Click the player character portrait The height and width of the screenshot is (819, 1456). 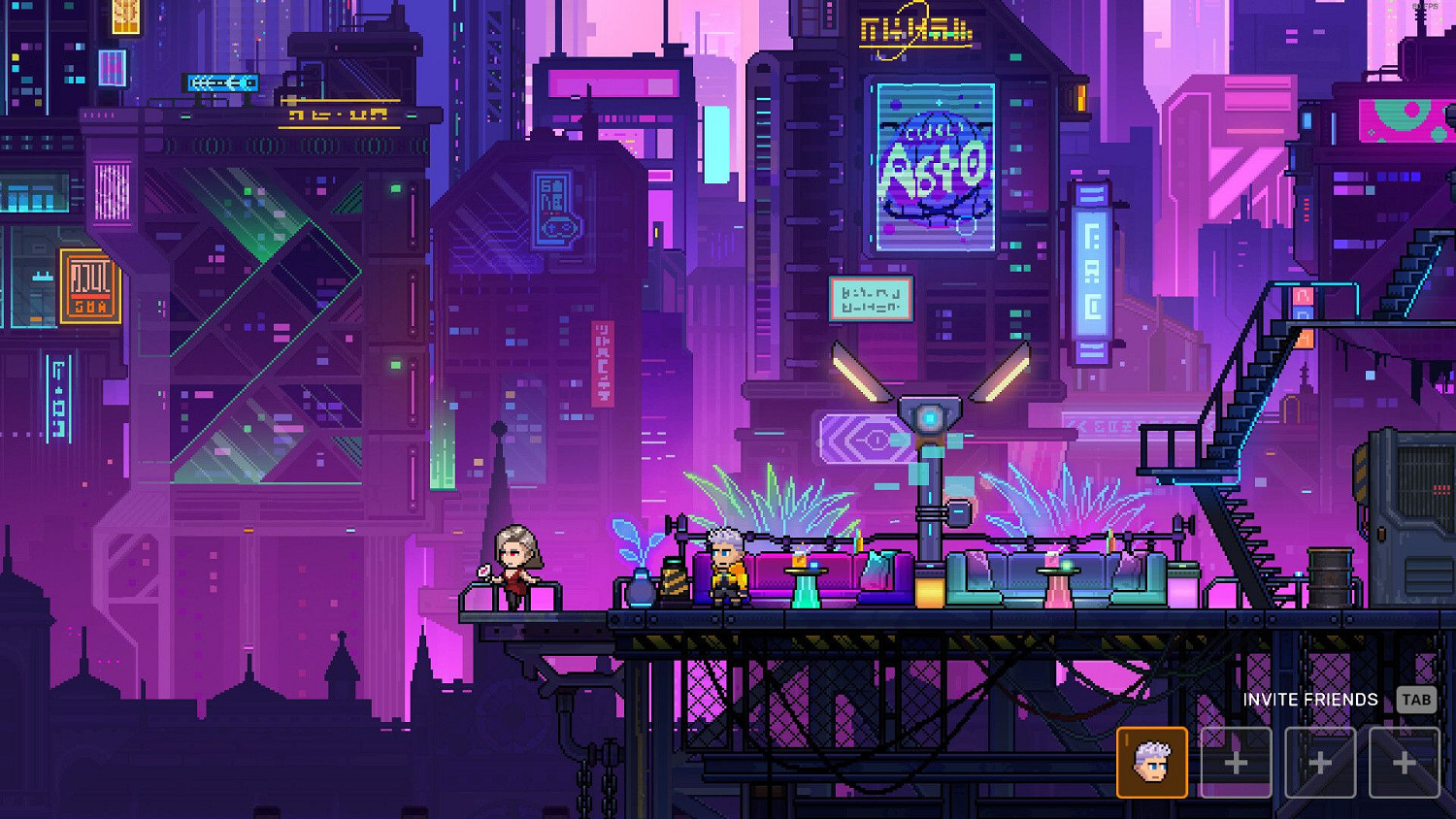[x=1152, y=762]
